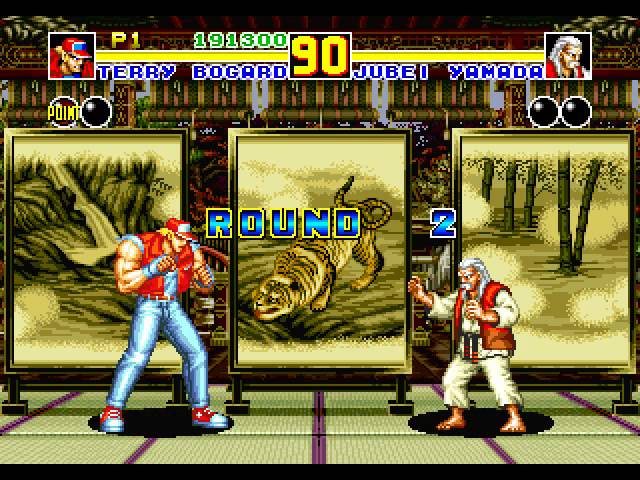This screenshot has width=640, height=480.
Task: Select Jubei Yamada's portrait icon
Action: tap(568, 56)
